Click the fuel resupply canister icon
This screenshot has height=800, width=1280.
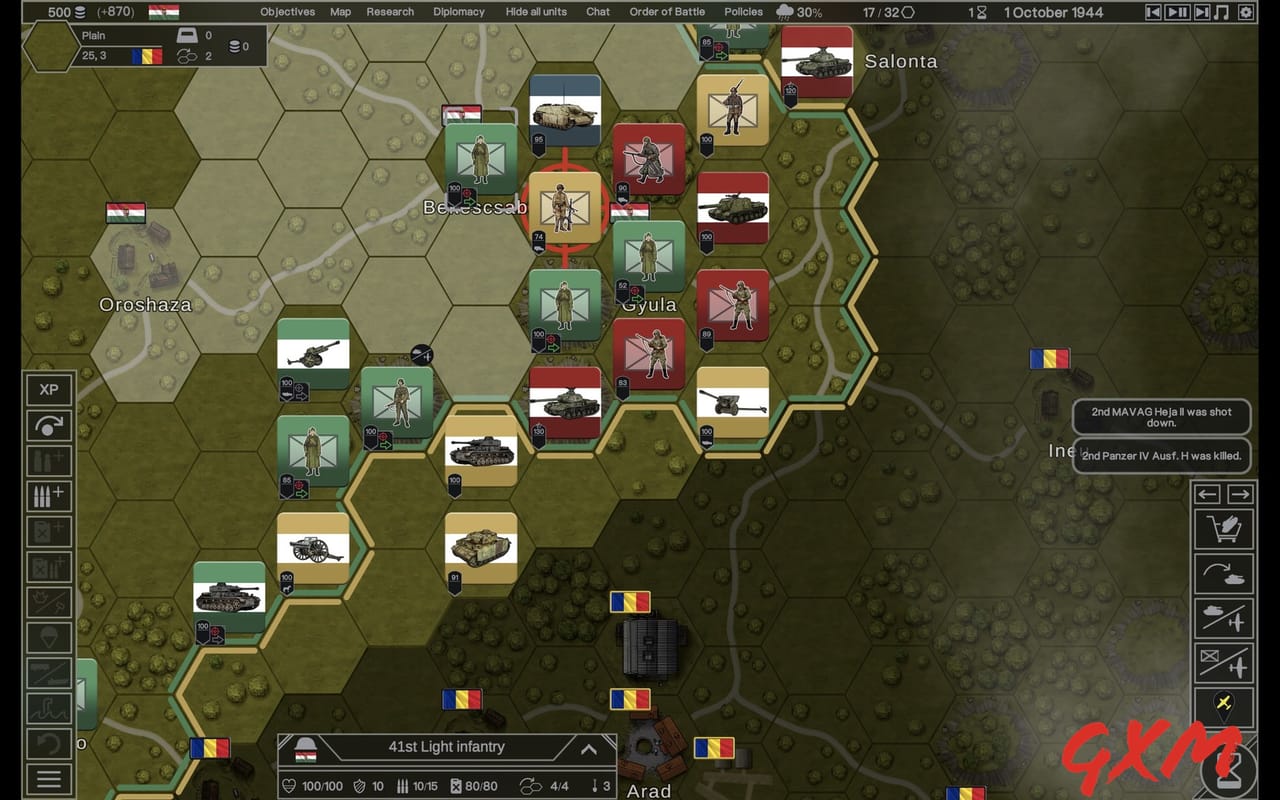49,531
